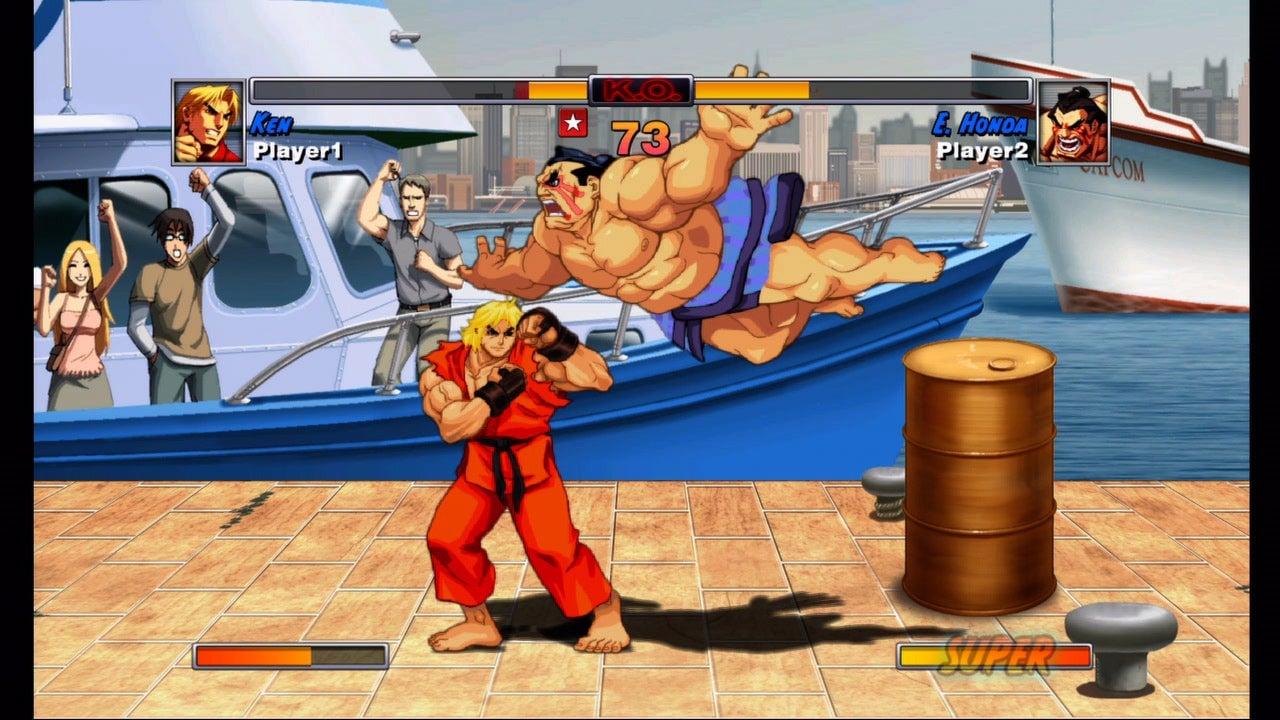
Task: Click the K.O. emblem at center top
Action: [639, 90]
